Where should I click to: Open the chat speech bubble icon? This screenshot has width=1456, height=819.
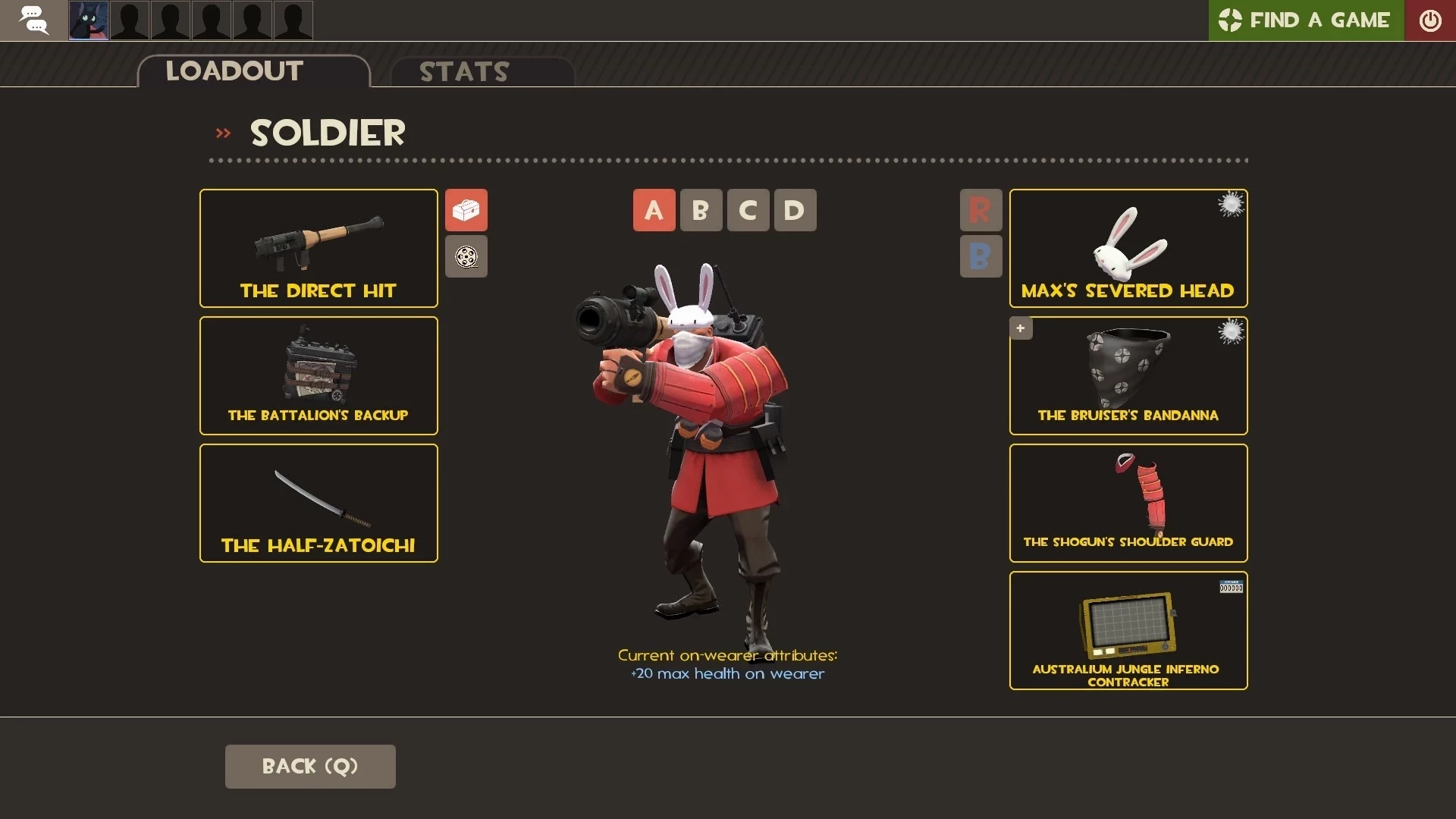(33, 20)
